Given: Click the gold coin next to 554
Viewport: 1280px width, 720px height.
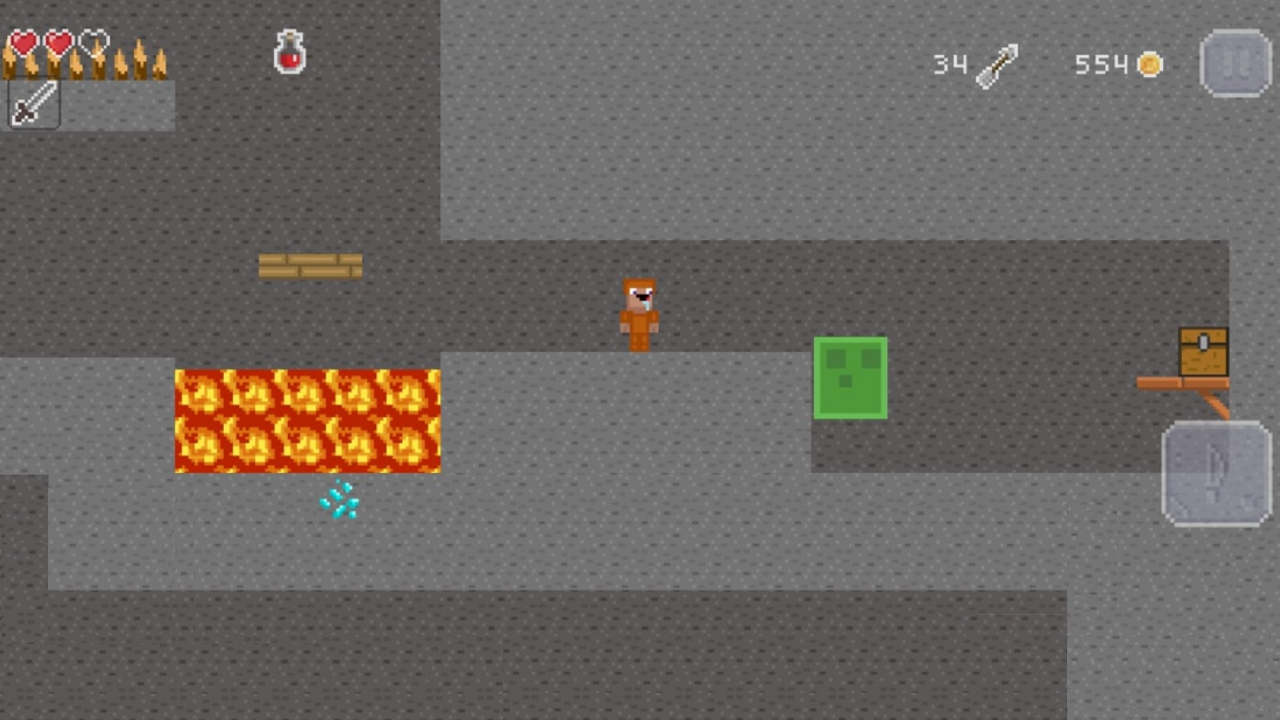Looking at the screenshot, I should (1150, 64).
